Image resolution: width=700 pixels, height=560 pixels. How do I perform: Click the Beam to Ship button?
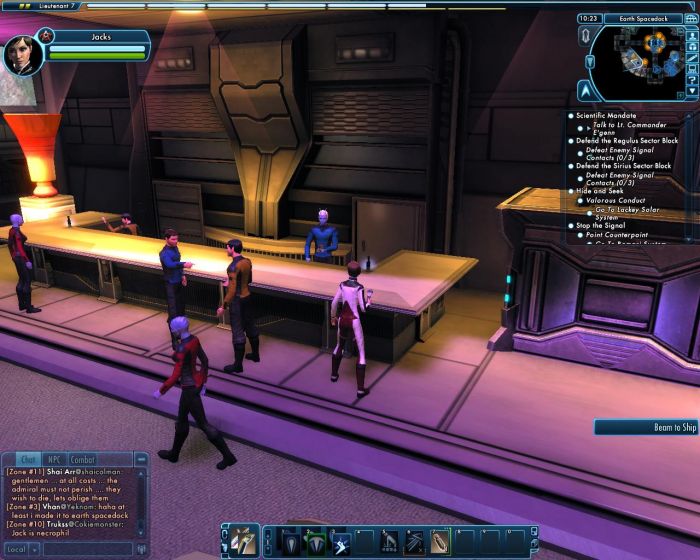646,428
